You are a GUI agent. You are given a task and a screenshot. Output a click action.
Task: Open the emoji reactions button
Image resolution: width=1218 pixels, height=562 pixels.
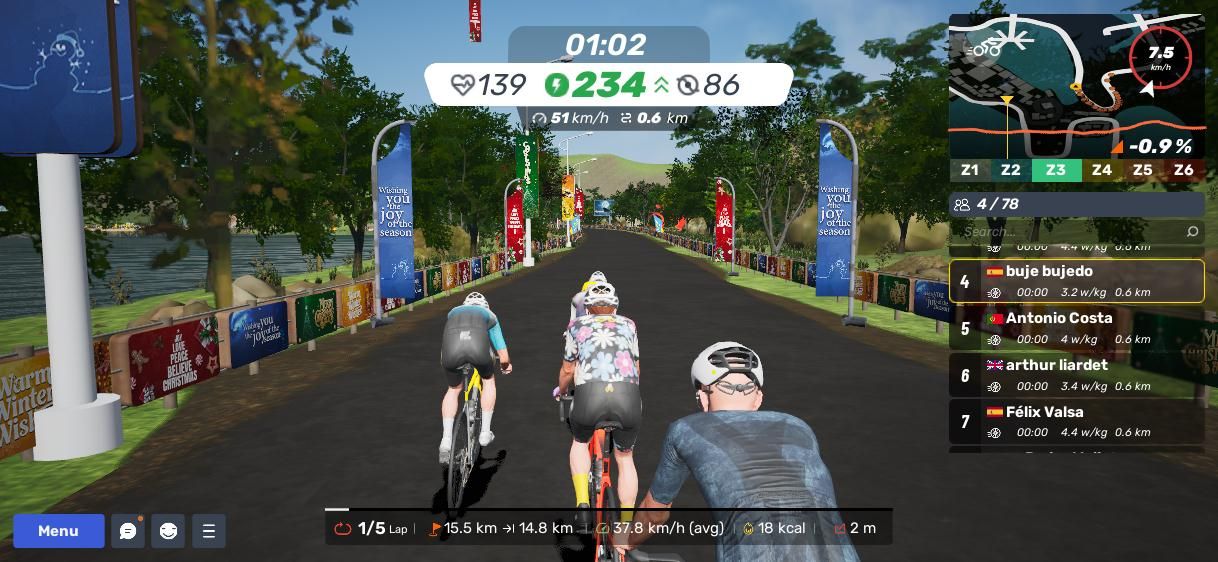(x=168, y=531)
